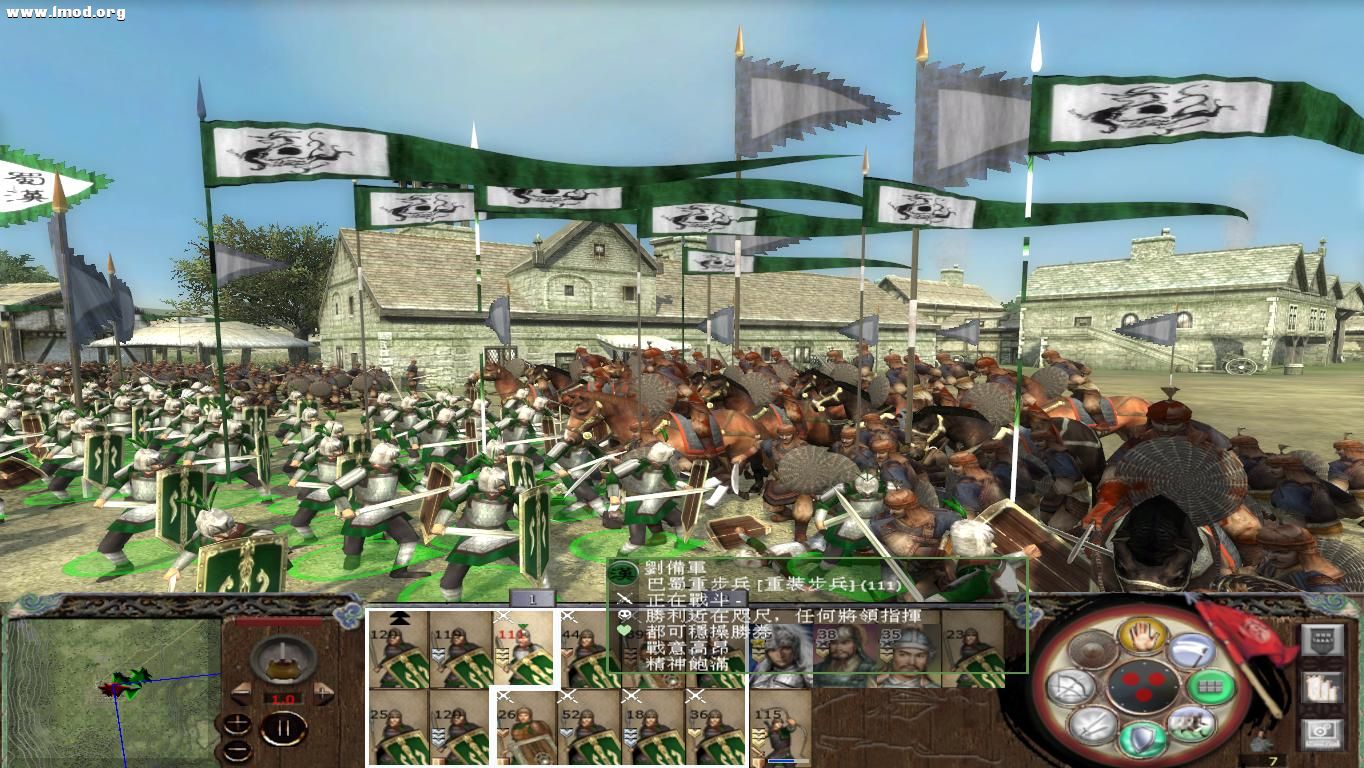Increase battle speed with the plus button
1364x768 pixels.
pos(322,694)
